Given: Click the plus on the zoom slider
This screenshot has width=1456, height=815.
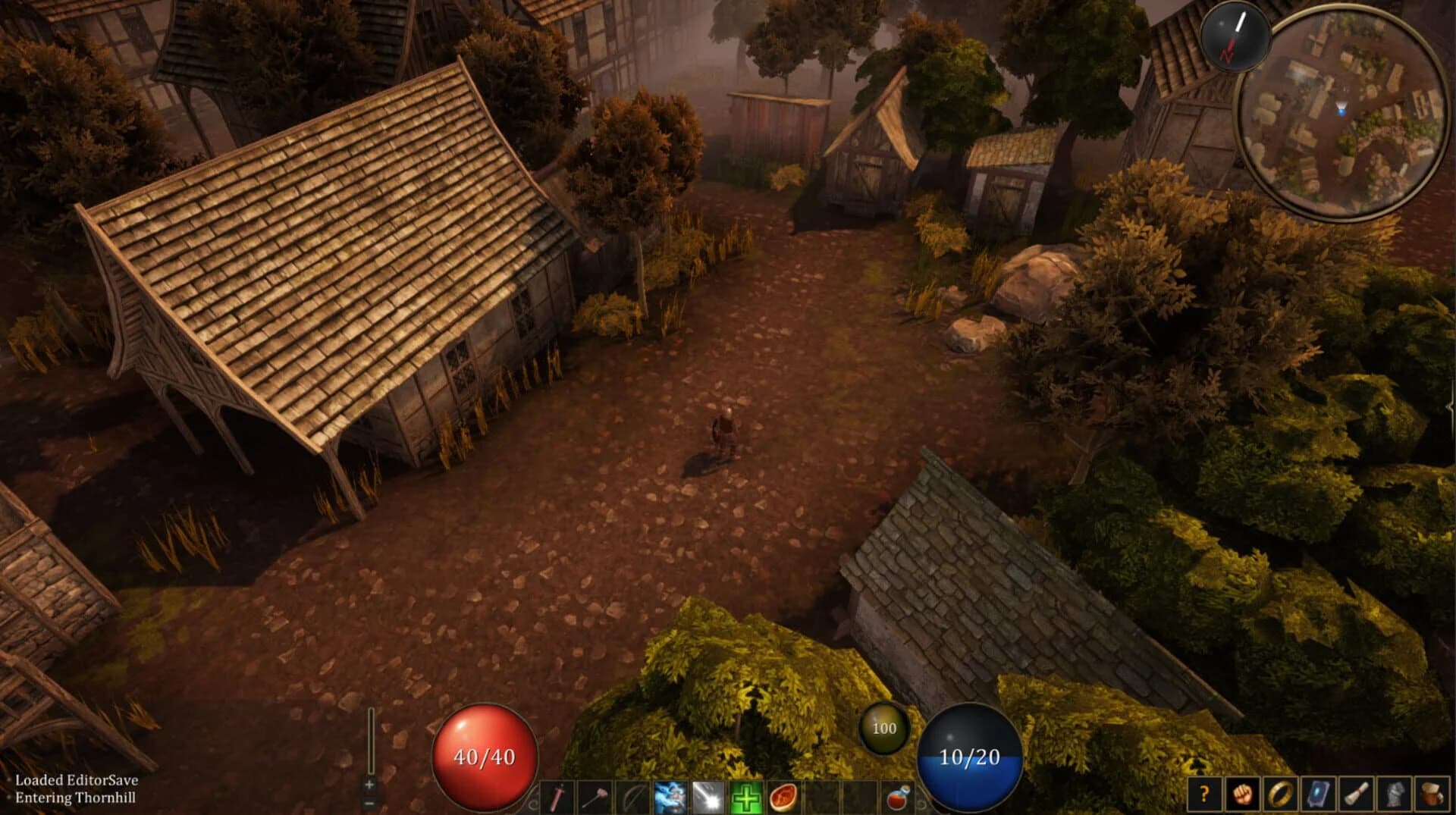Looking at the screenshot, I should pos(369,785).
